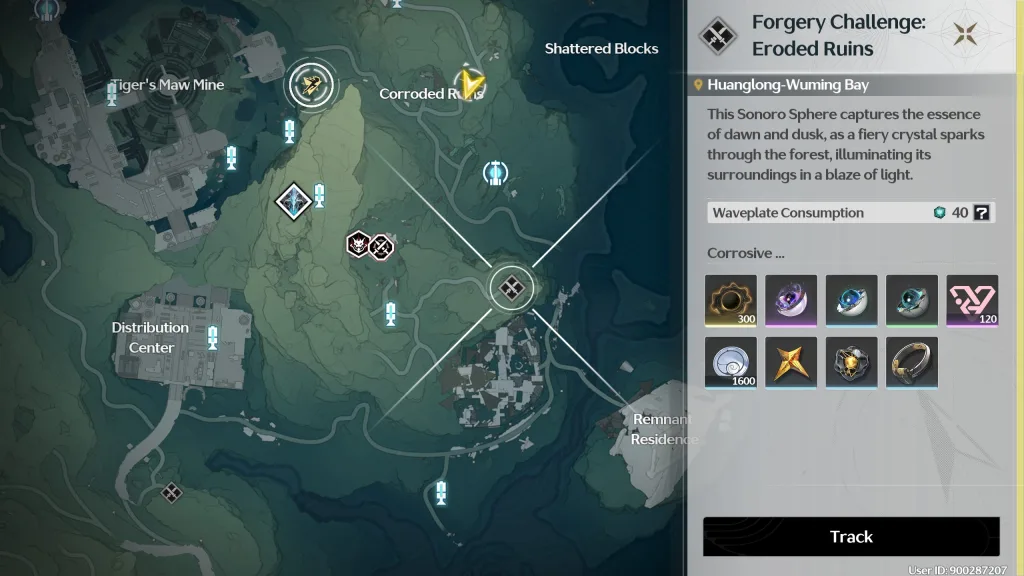Track the Forgery Challenge: Eroded Ruins
The width and height of the screenshot is (1024, 576).
coord(851,537)
